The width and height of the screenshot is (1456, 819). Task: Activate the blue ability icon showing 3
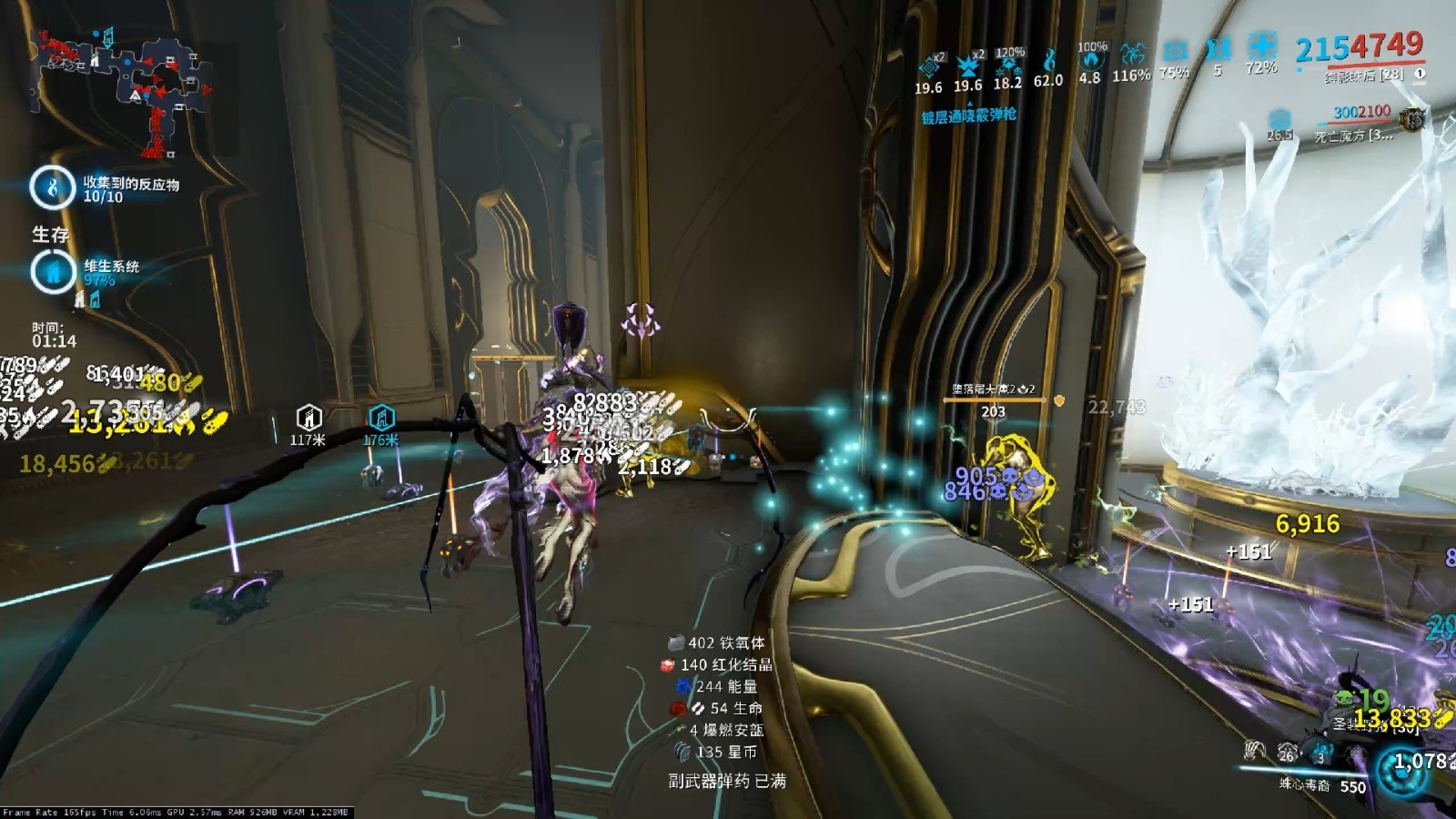(x=1321, y=752)
